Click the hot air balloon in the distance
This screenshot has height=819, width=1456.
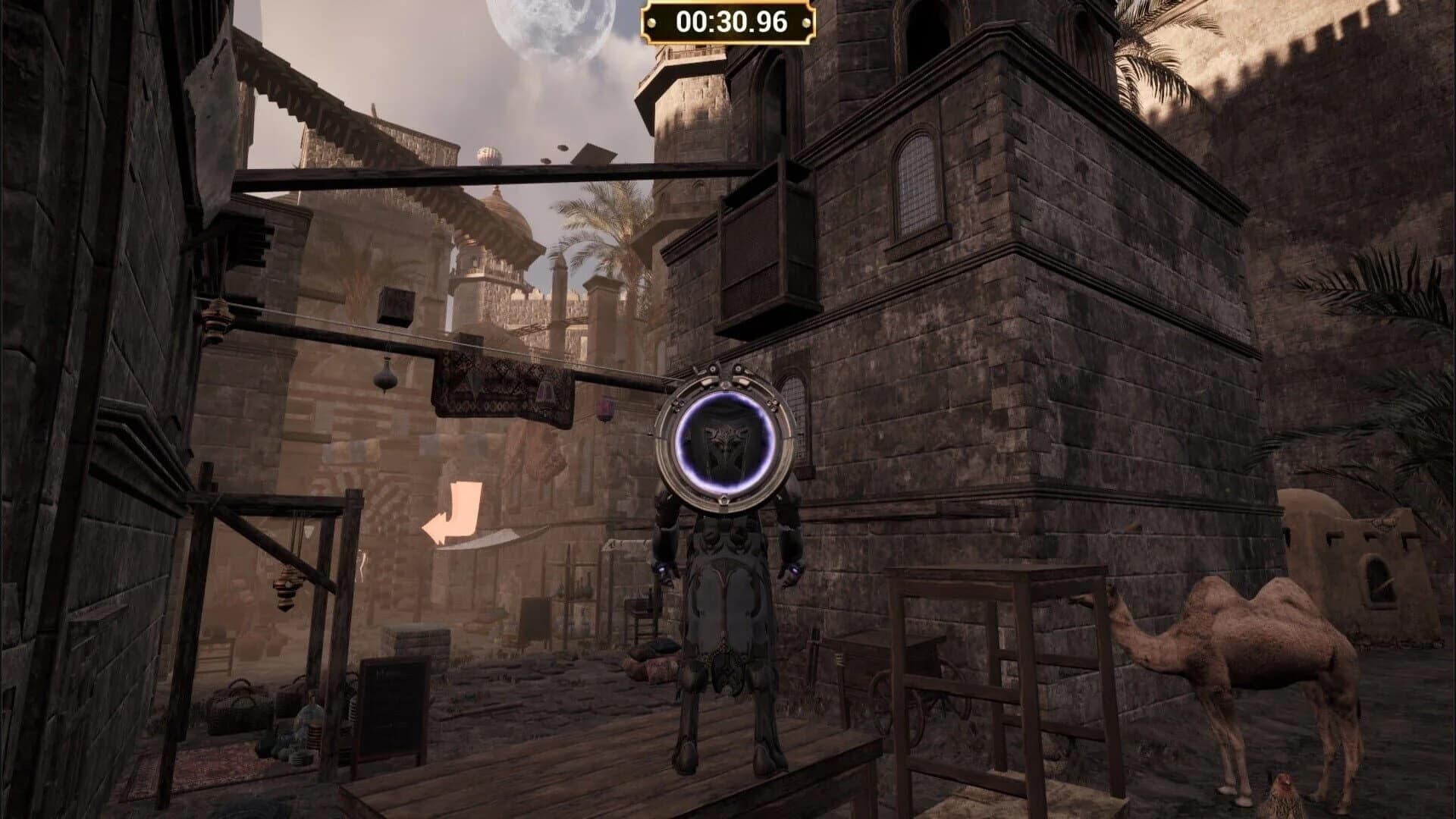tap(489, 155)
